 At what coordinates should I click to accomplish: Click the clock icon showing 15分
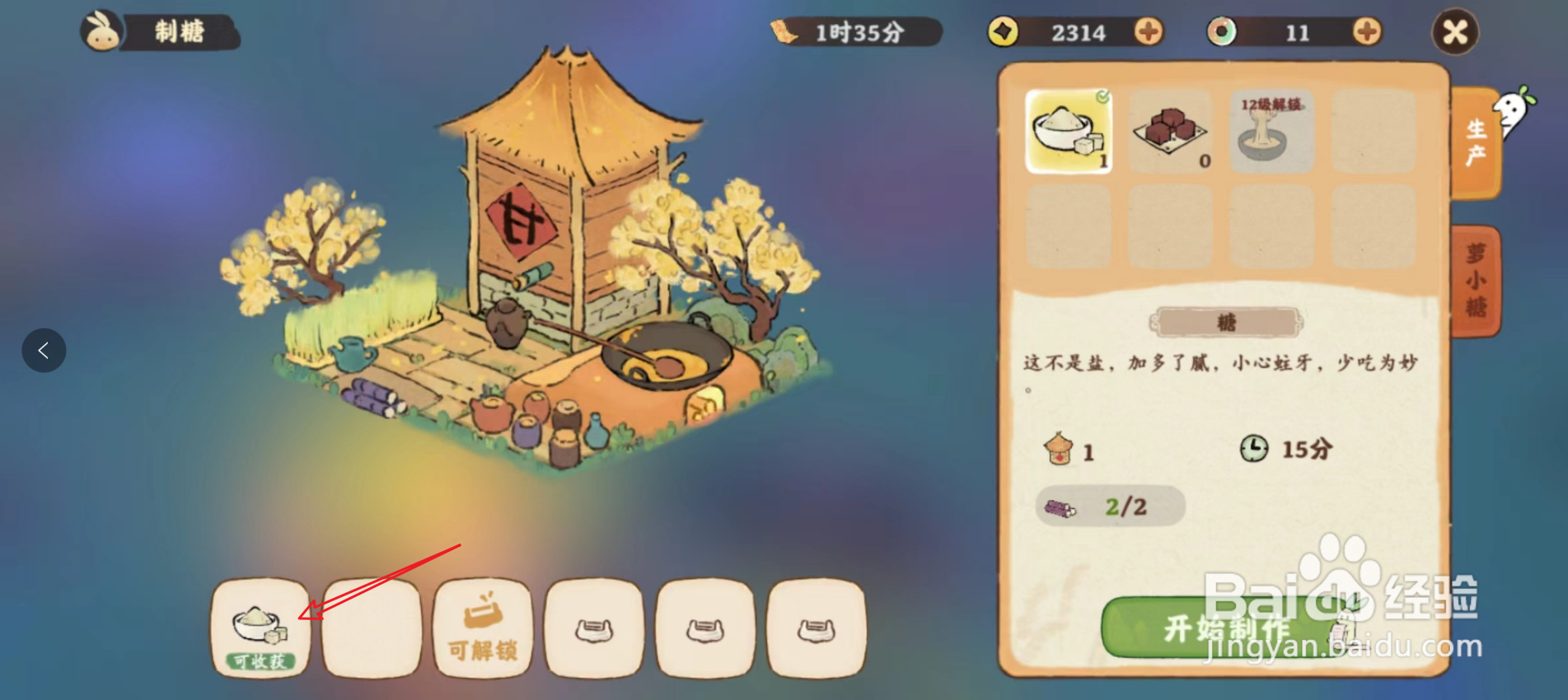pos(1252,450)
